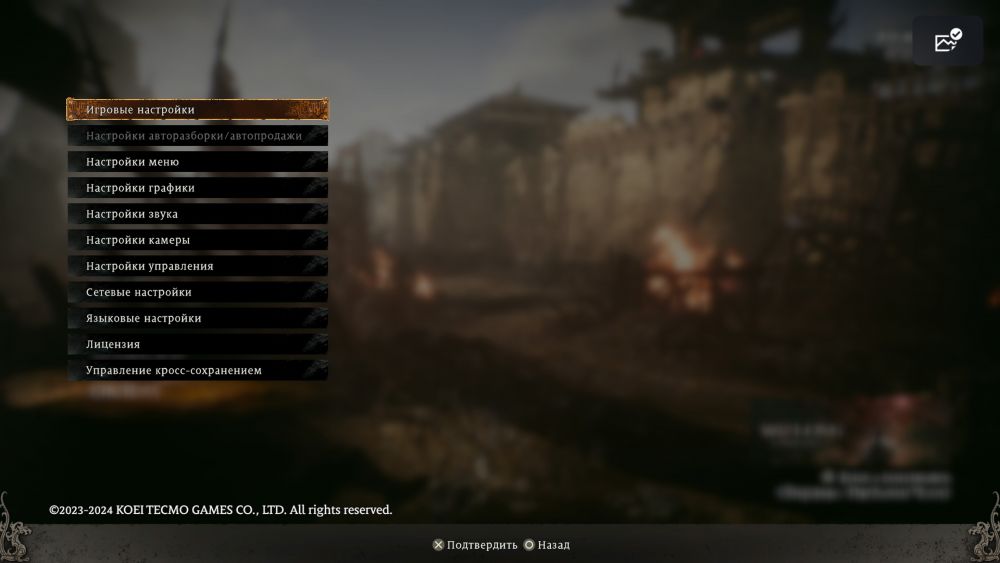Open Языковые настройки
This screenshot has width=1000, height=563.
click(197, 317)
